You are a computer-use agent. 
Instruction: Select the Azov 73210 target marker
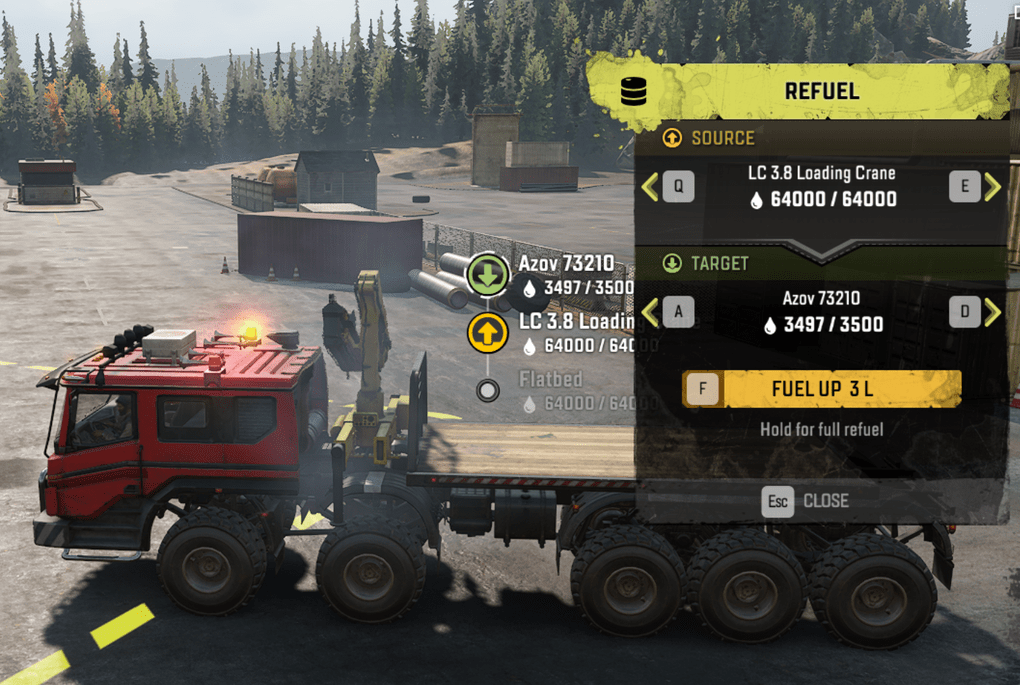489,275
